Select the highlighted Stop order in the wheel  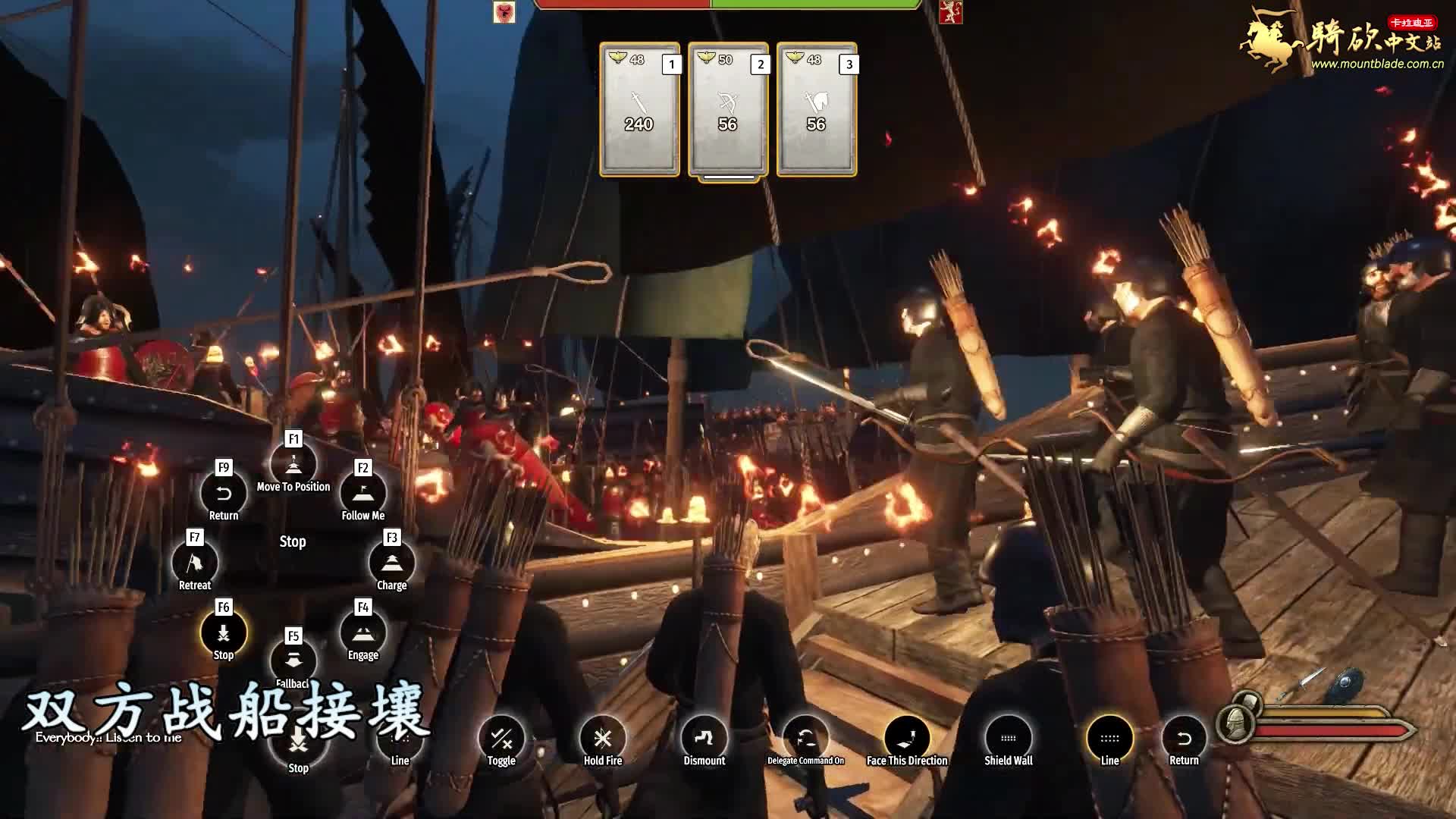click(224, 632)
